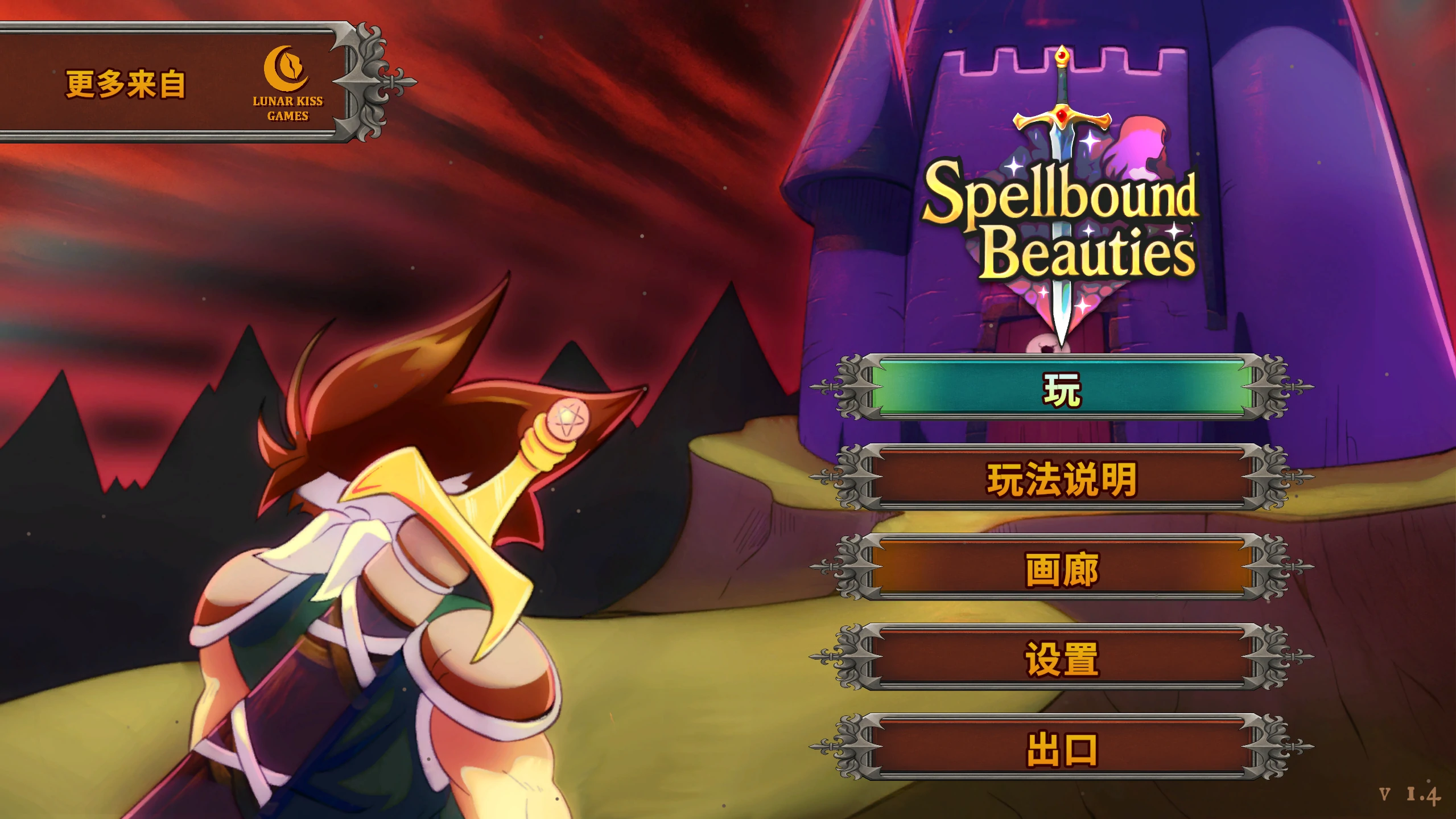Screen dimensions: 1456x819
Task: Click the Lunar Kiss Games text label
Action: 287,109
